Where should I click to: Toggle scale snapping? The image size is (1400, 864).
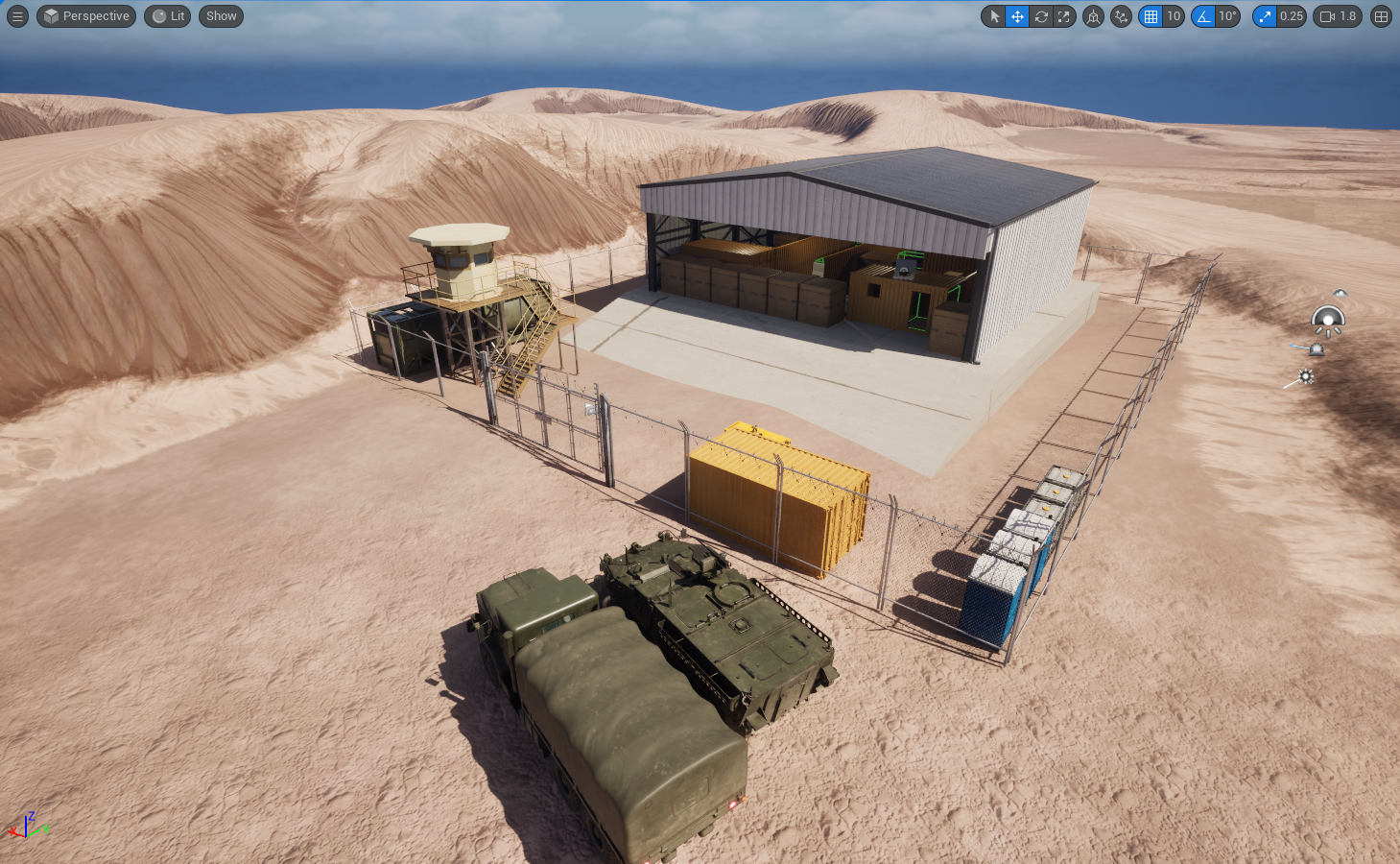coord(1265,16)
